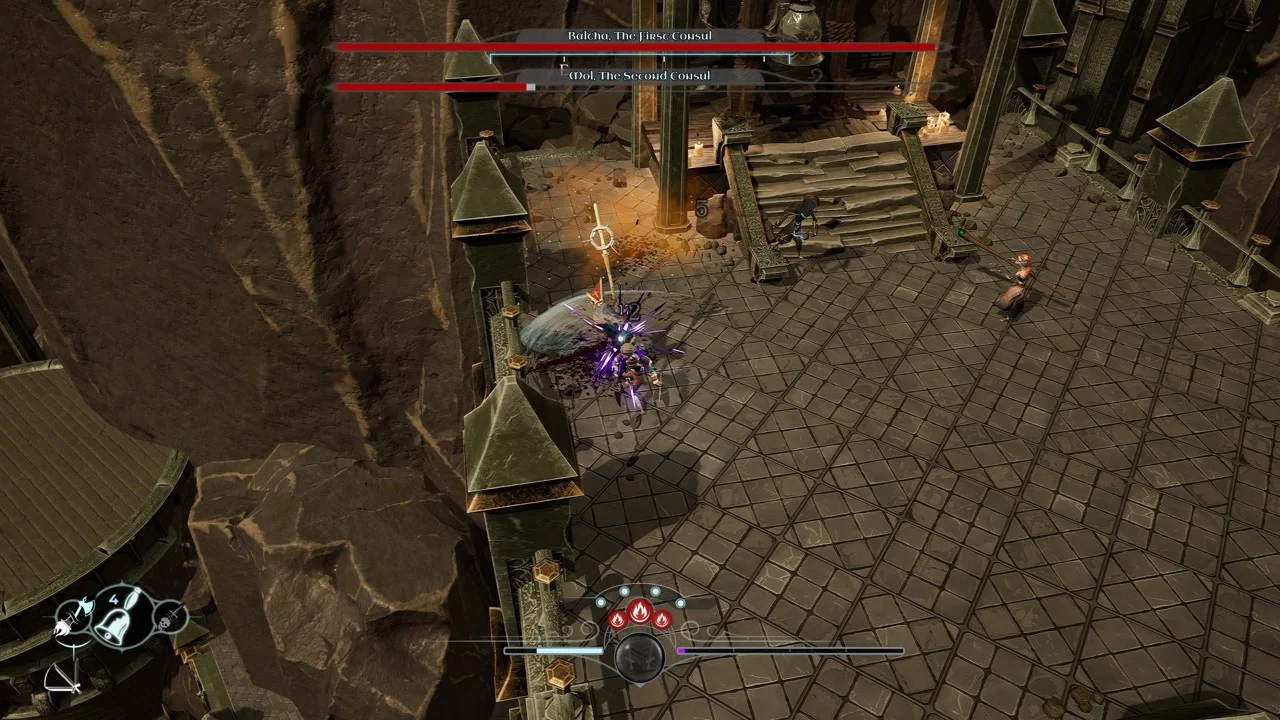Choose the flaming axe torch icon
The width and height of the screenshot is (1280, 720).
tap(73, 618)
